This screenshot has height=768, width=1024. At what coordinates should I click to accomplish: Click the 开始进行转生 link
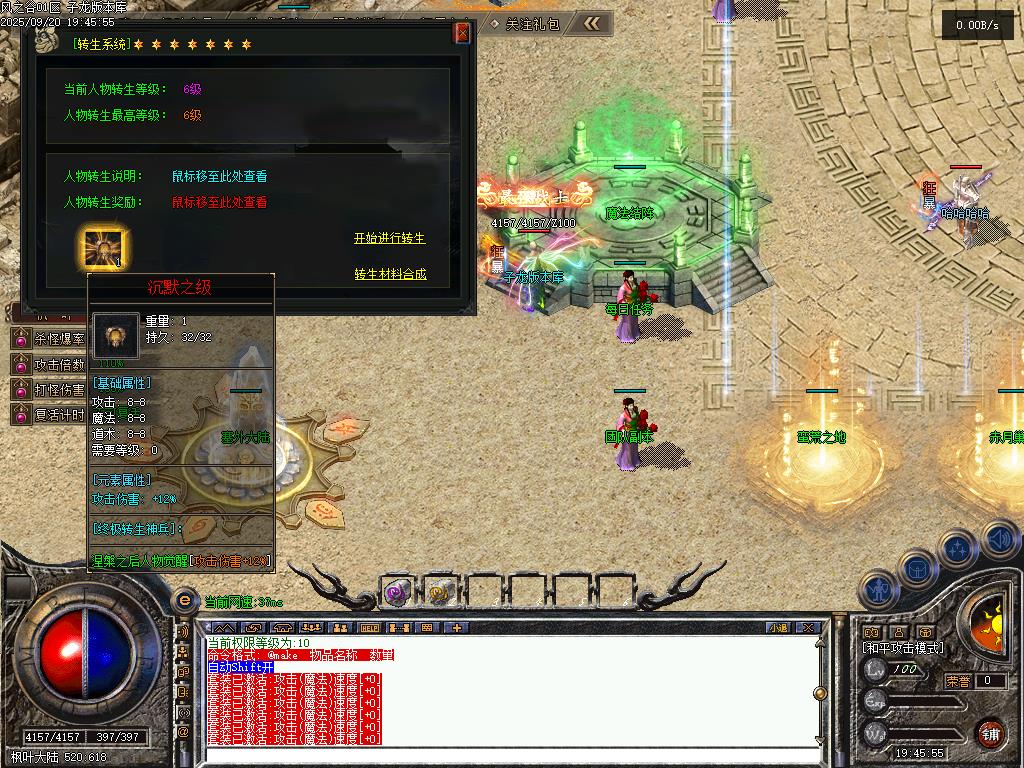[389, 238]
